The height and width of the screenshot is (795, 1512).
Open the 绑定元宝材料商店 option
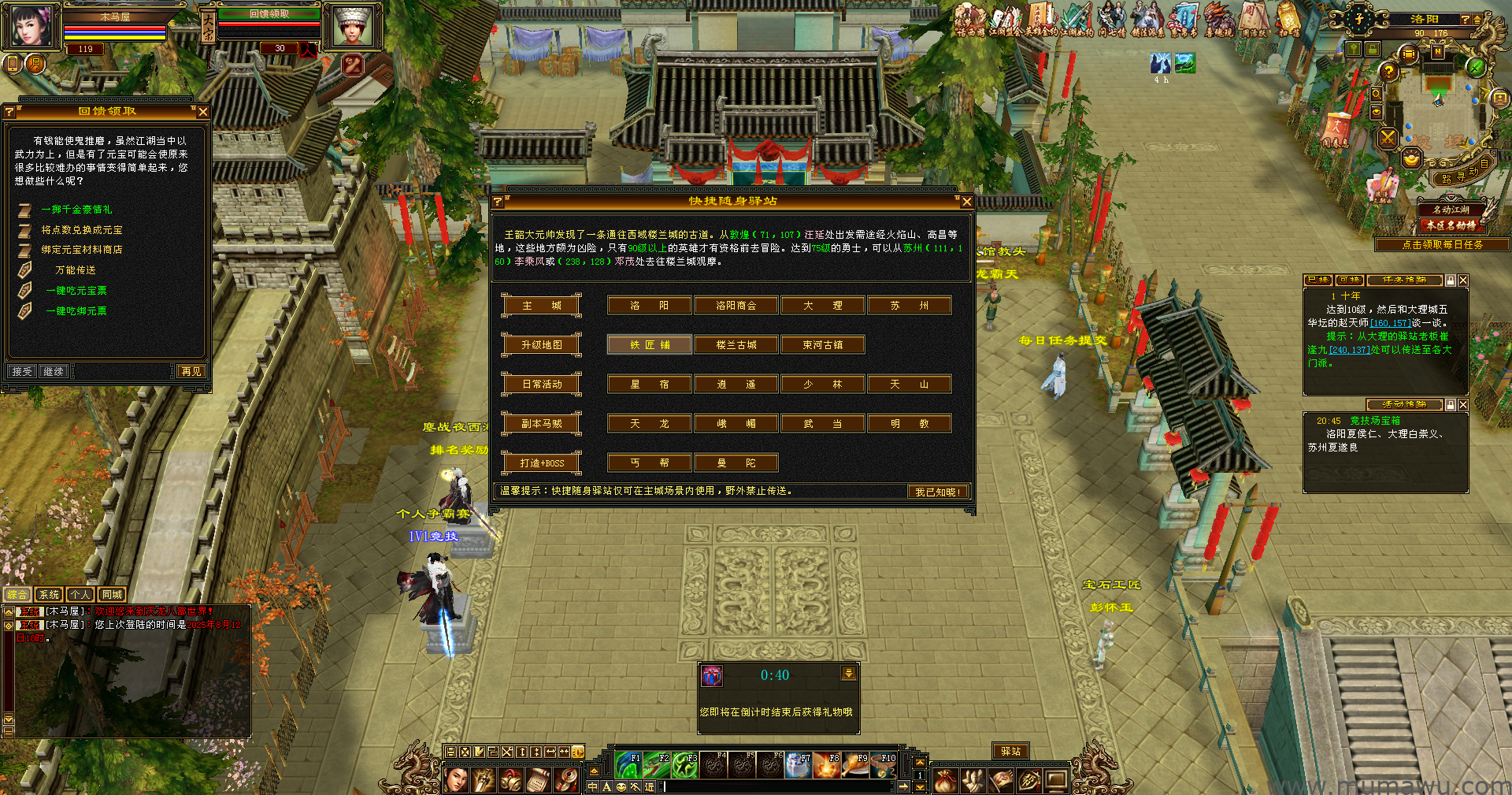(82, 250)
